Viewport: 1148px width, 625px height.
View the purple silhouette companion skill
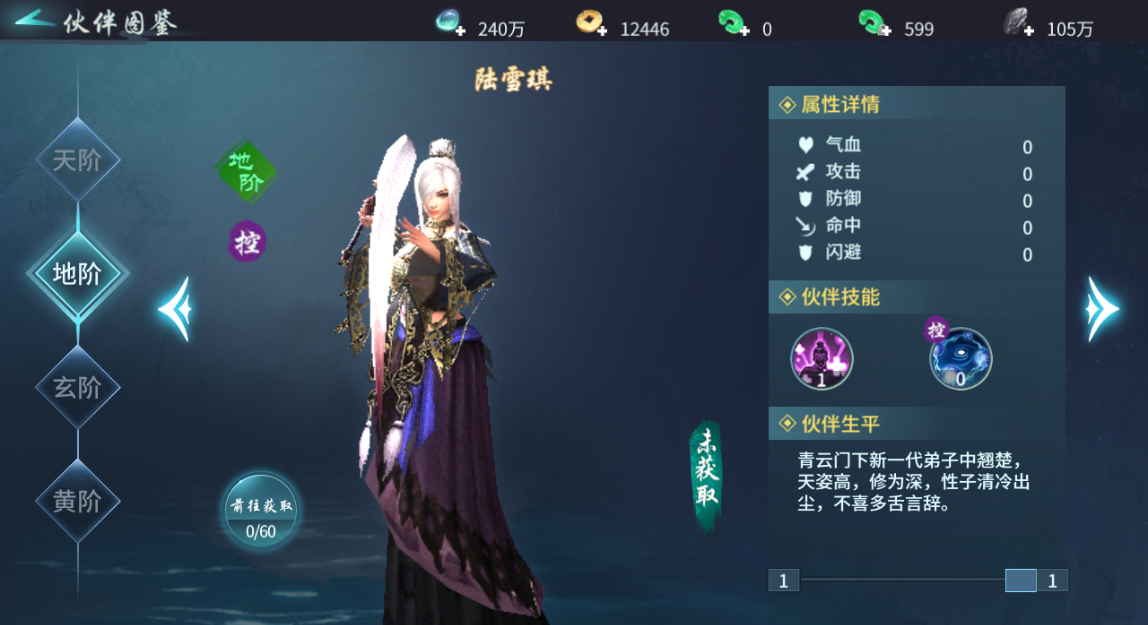pos(822,358)
